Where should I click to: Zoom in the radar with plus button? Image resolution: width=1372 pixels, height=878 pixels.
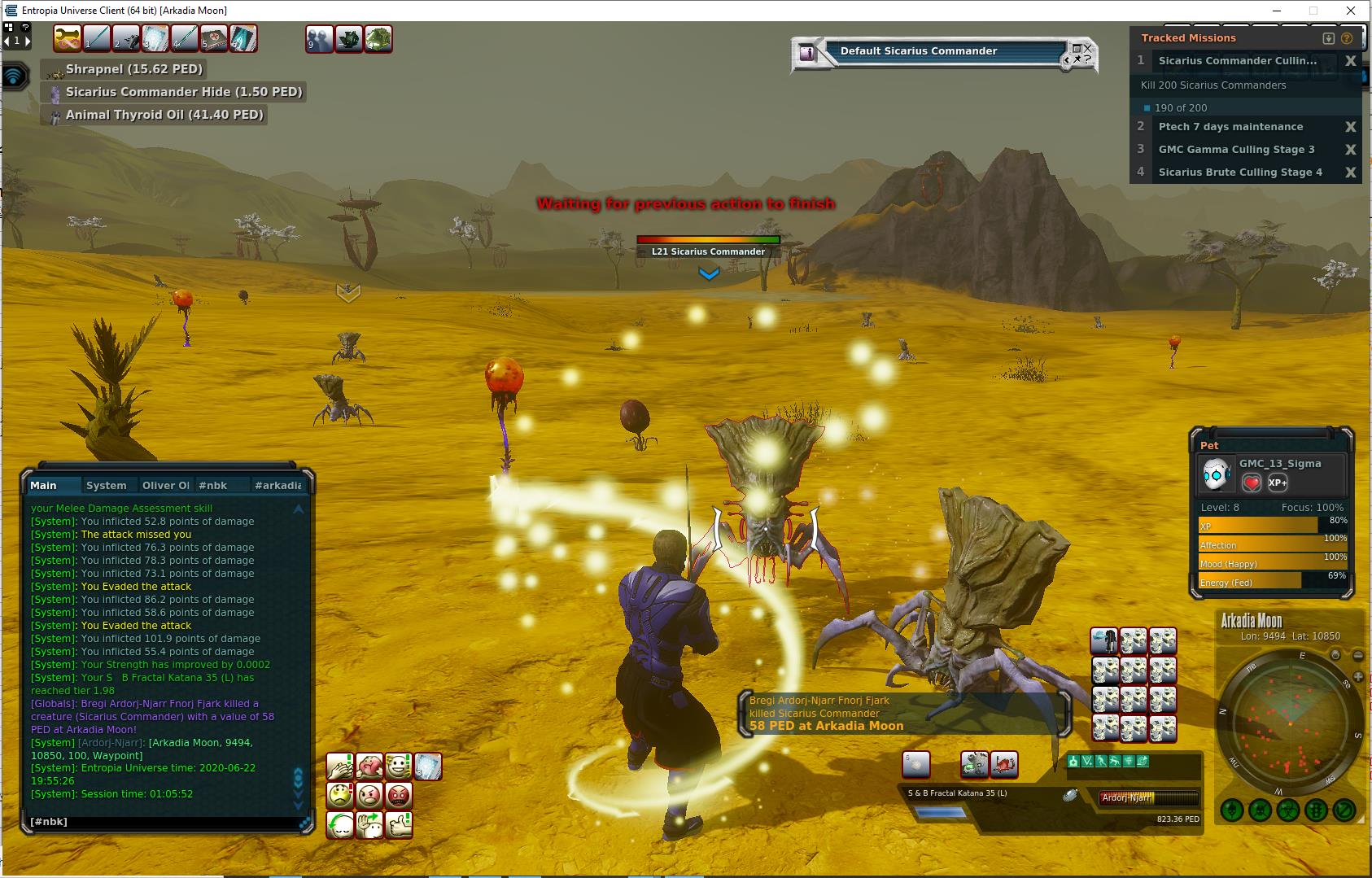(1335, 655)
